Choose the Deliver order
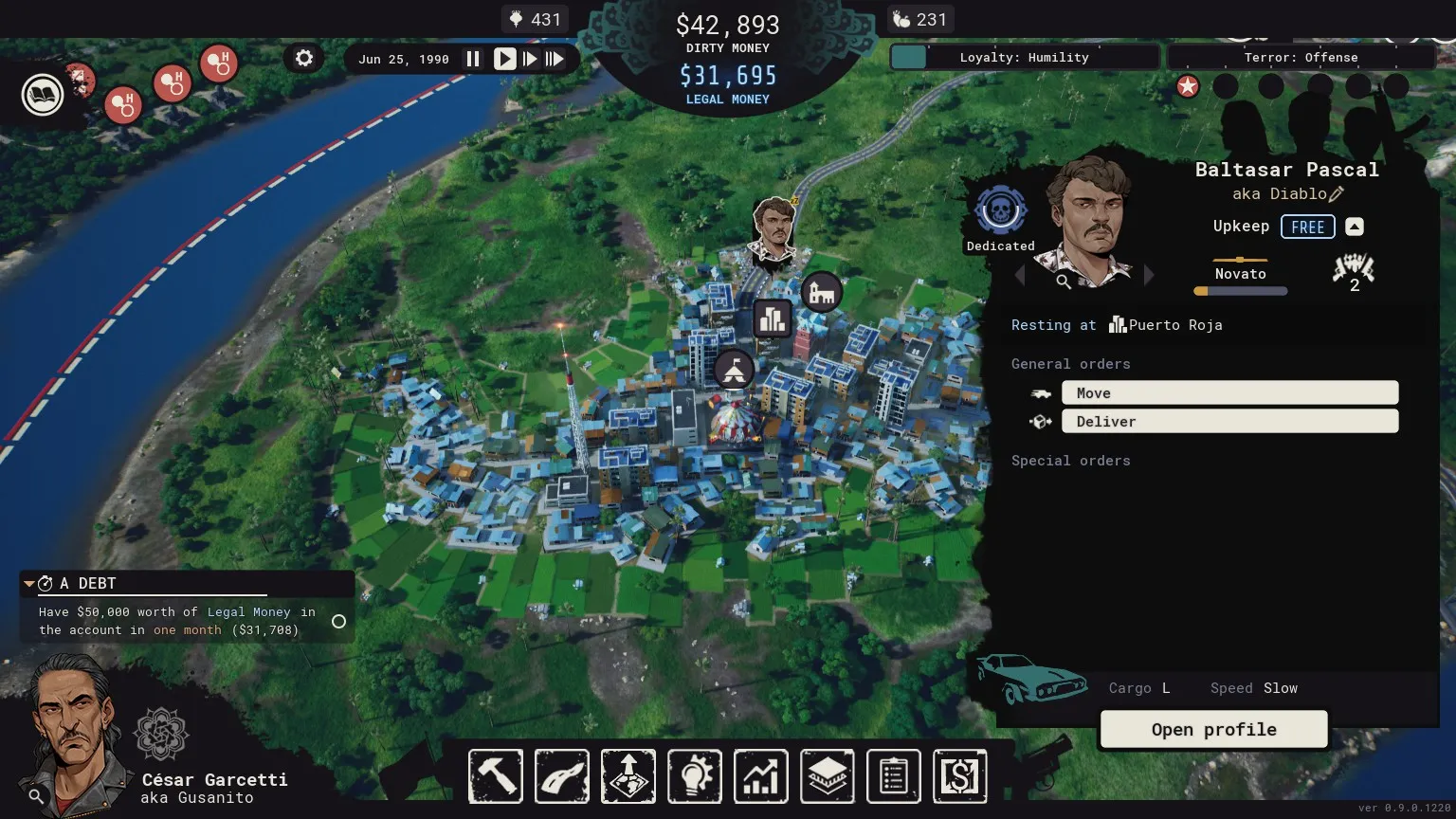This screenshot has width=1456, height=819. [x=1229, y=421]
